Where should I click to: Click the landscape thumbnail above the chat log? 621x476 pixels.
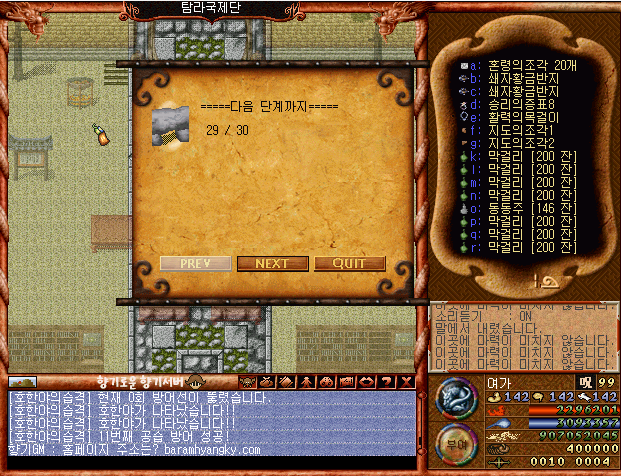click(22, 382)
